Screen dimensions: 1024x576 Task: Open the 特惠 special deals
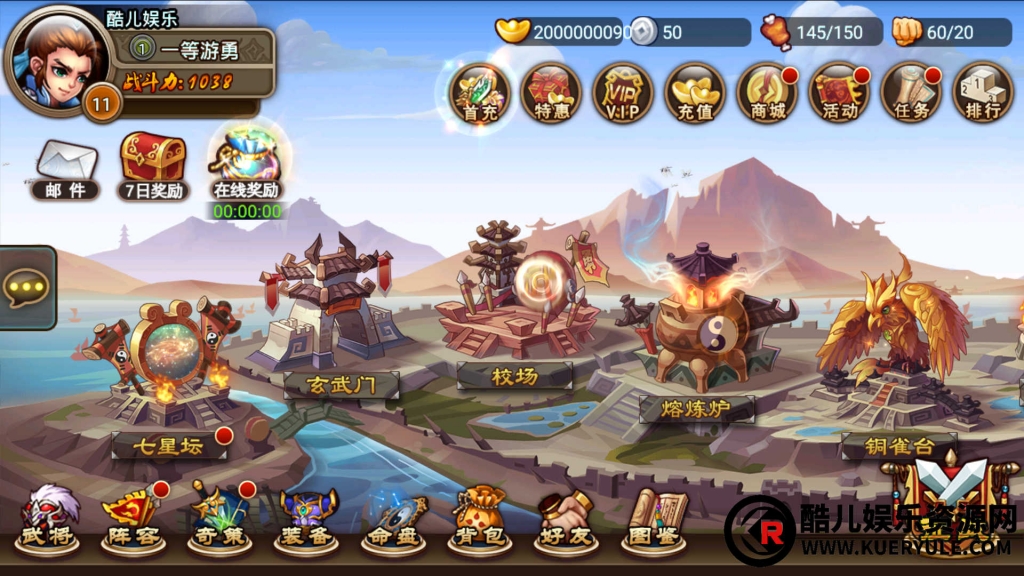(551, 93)
